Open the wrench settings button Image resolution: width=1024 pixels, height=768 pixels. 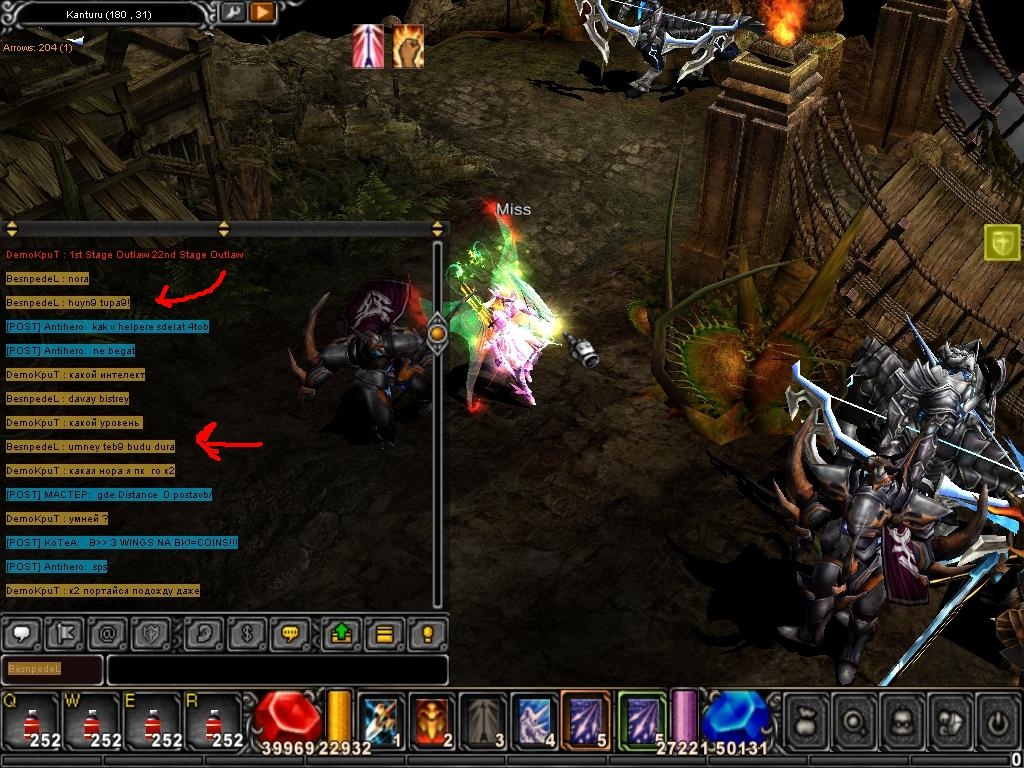pyautogui.click(x=233, y=13)
